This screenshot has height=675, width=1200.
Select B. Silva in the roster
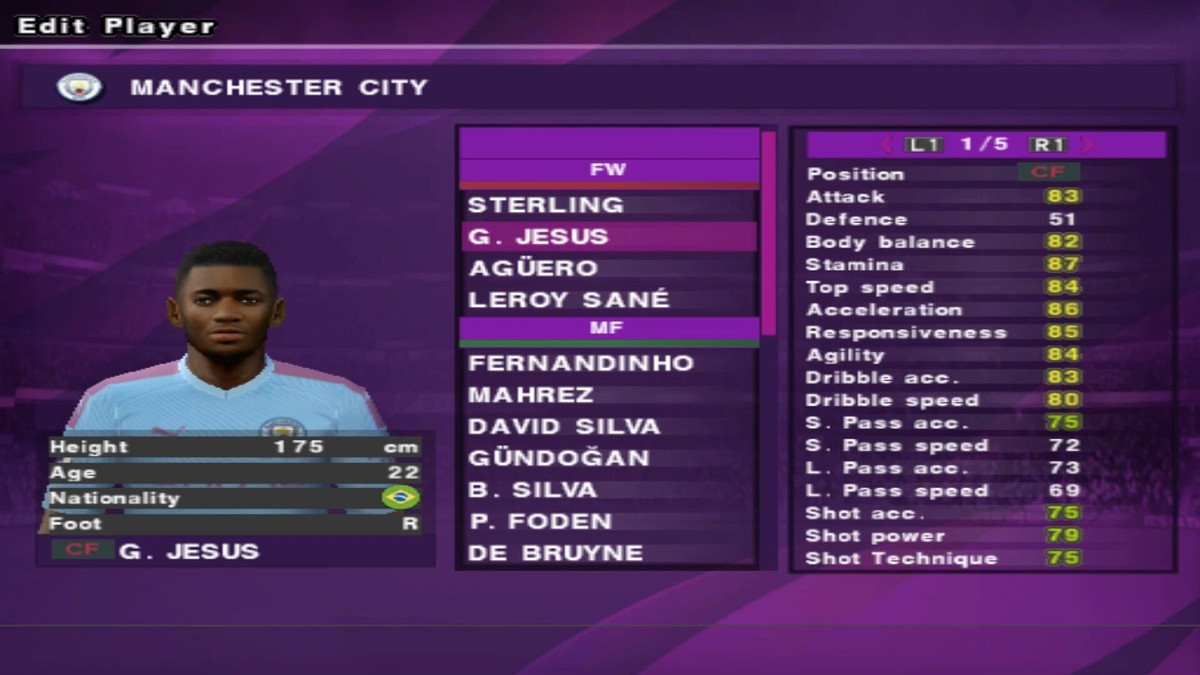532,490
